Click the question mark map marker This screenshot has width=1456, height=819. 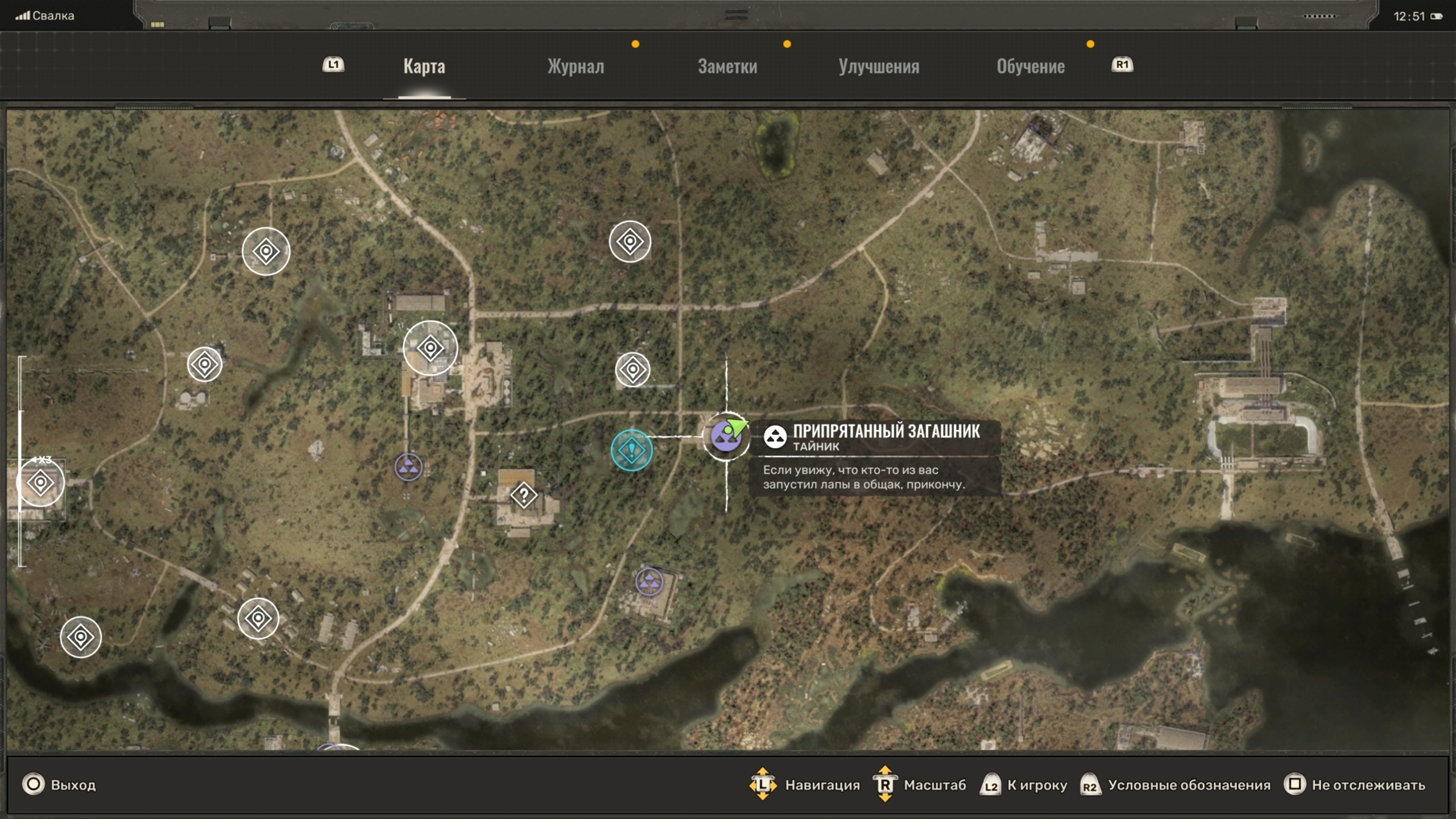[x=524, y=495]
